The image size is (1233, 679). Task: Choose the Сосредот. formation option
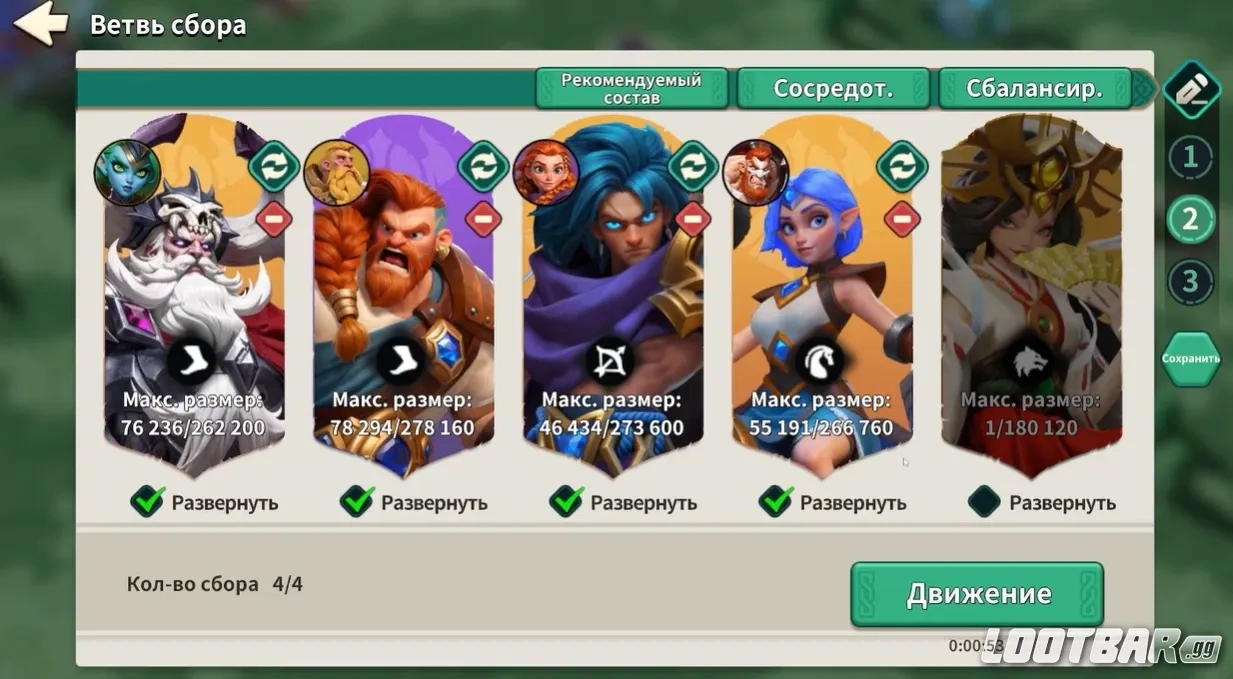[x=832, y=89]
